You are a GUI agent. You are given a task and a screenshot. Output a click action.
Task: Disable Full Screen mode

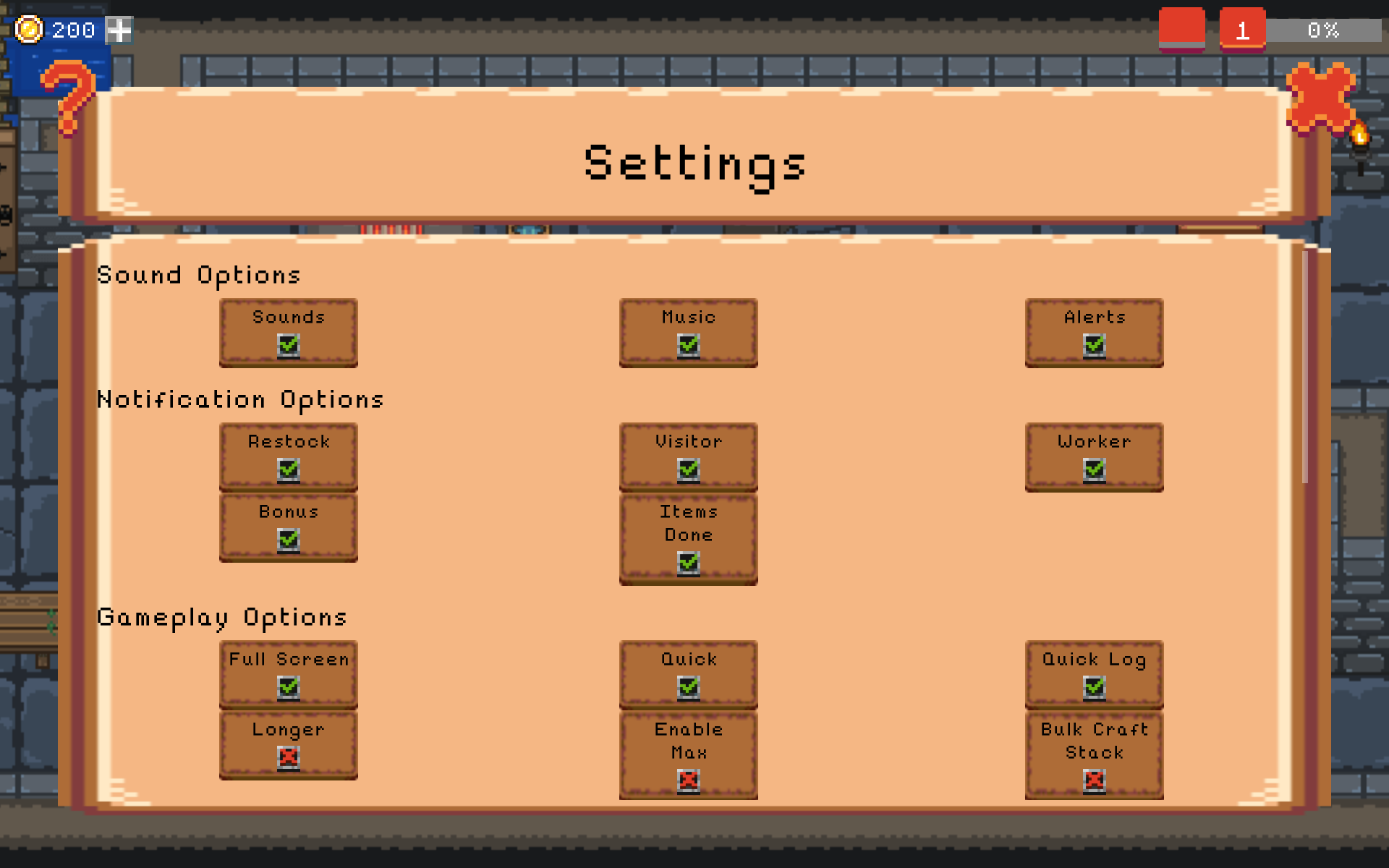[x=288, y=687]
